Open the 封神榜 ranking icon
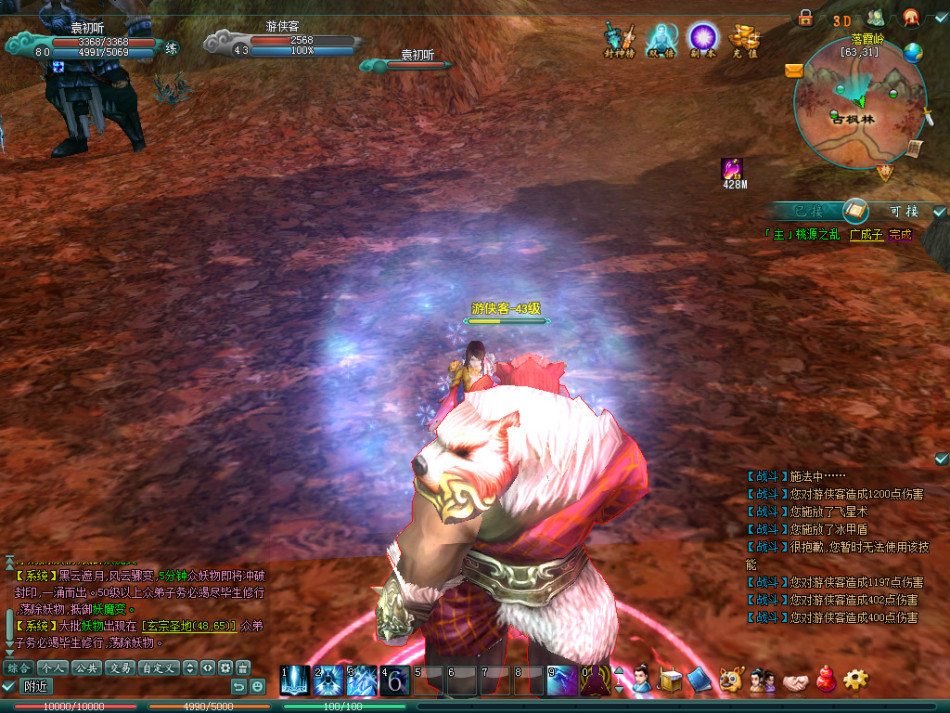 [619, 38]
